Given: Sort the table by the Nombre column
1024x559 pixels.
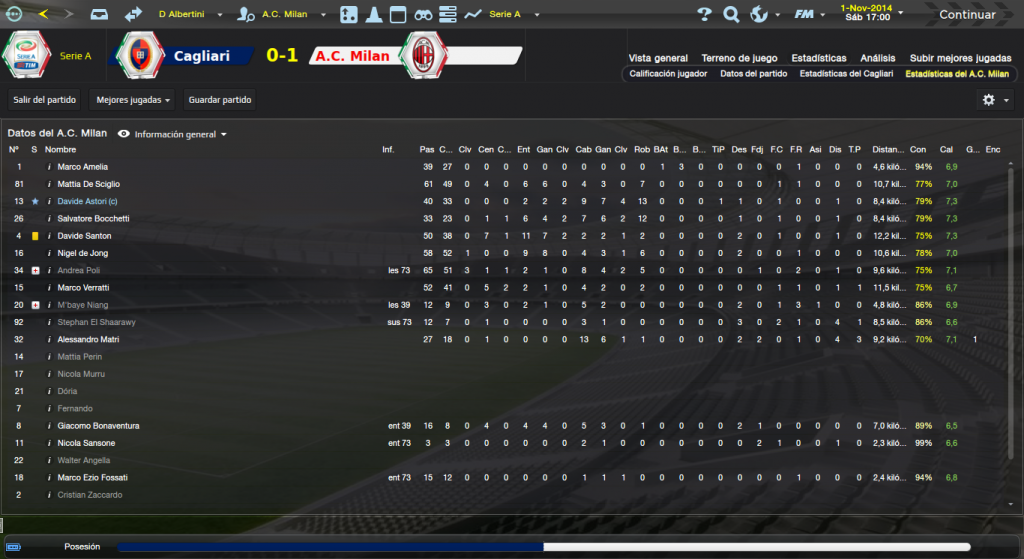Looking at the screenshot, I should 60,150.
